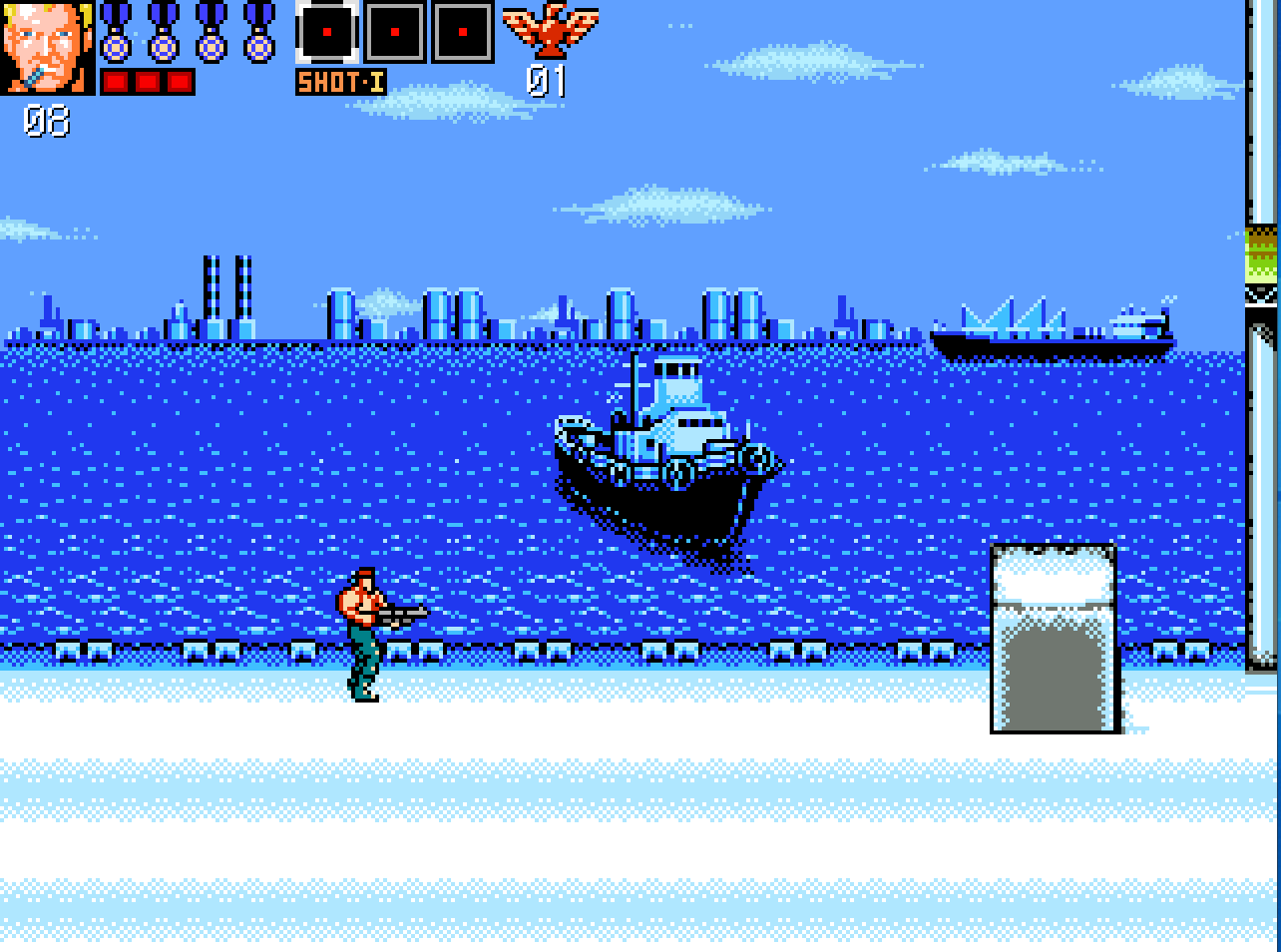This screenshot has height=952, width=1281.
Task: Click the blond soldier character portrait
Action: point(47,47)
